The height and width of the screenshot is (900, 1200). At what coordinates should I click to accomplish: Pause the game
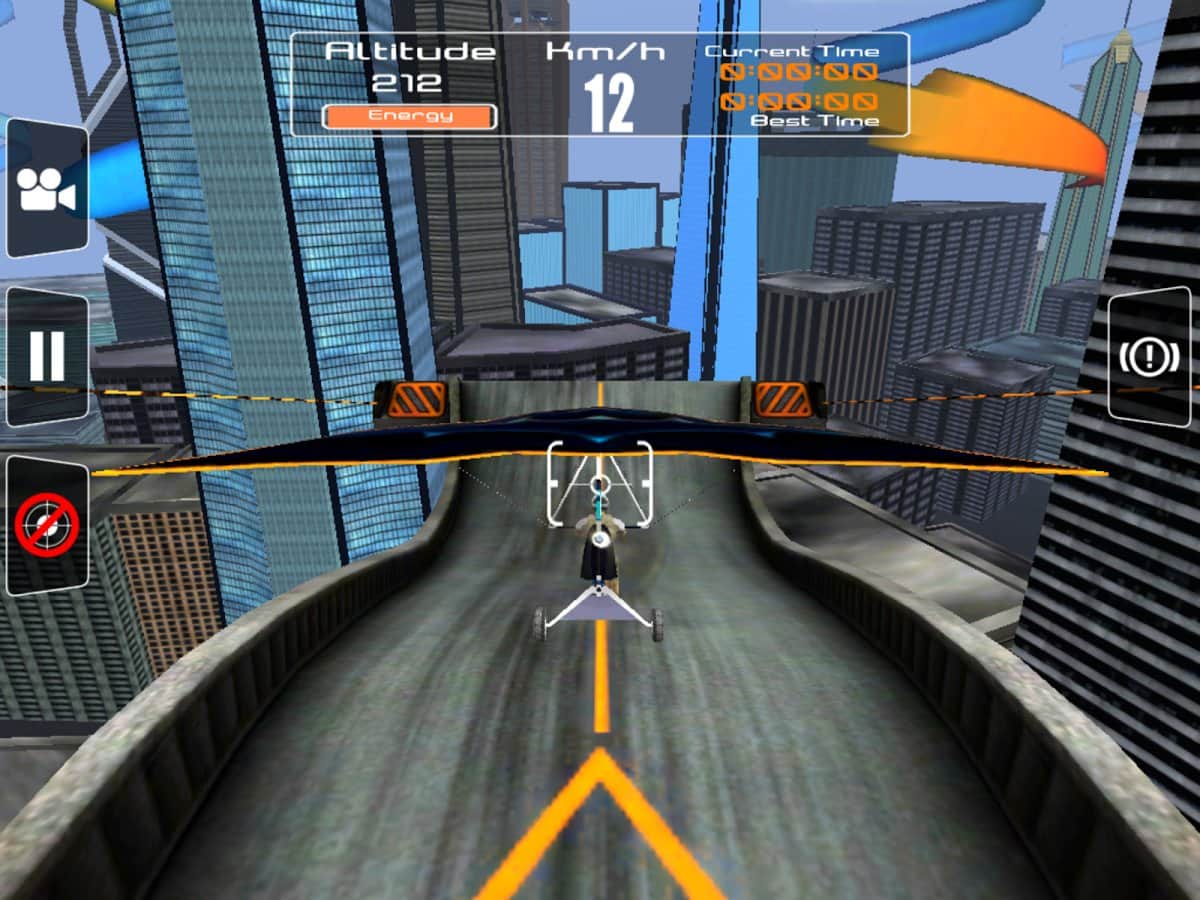click(47, 356)
